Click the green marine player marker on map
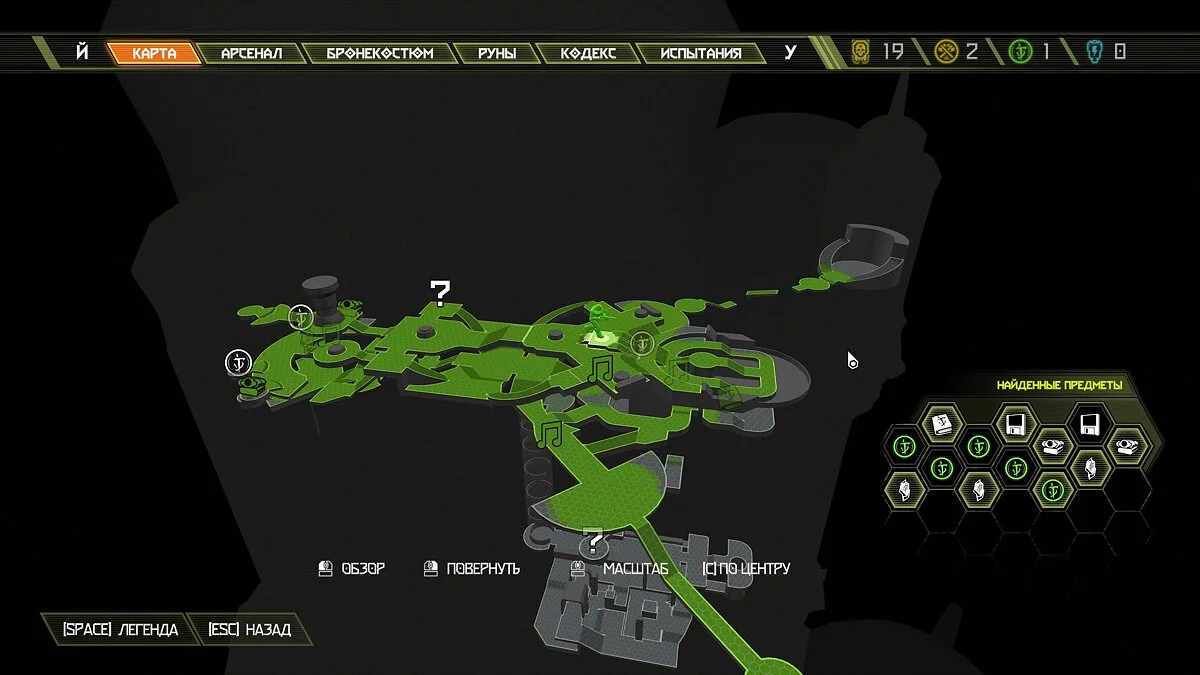Viewport: 1200px width, 675px height. coord(598,322)
